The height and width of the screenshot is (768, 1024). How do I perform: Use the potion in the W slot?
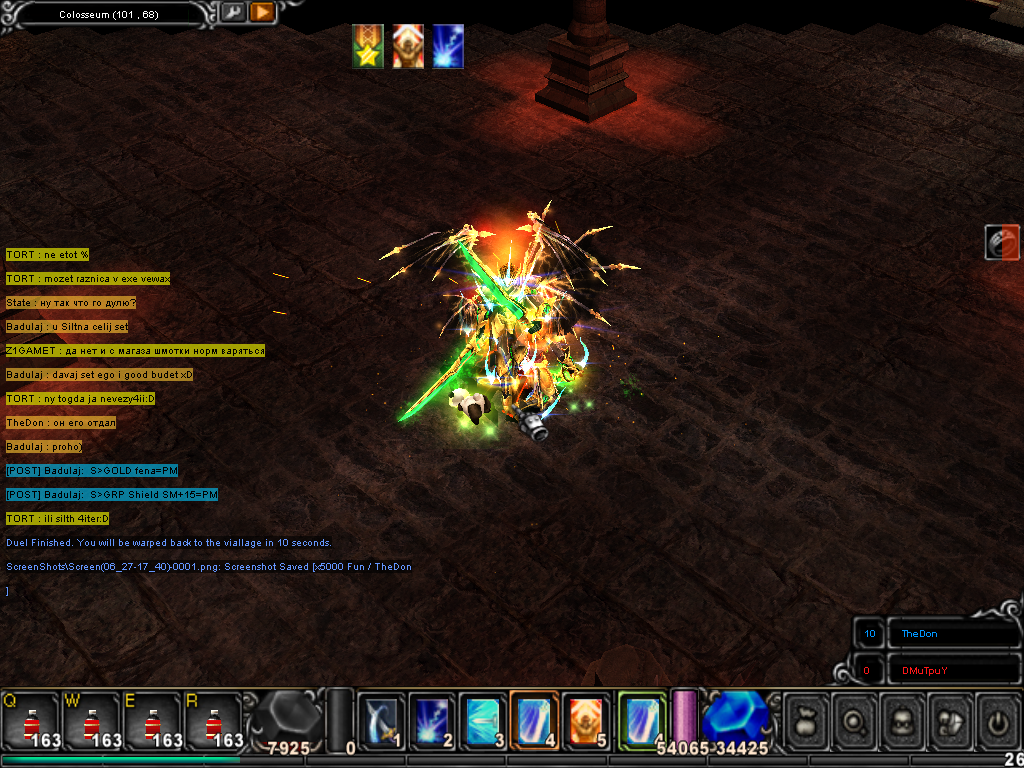pyautogui.click(x=92, y=720)
